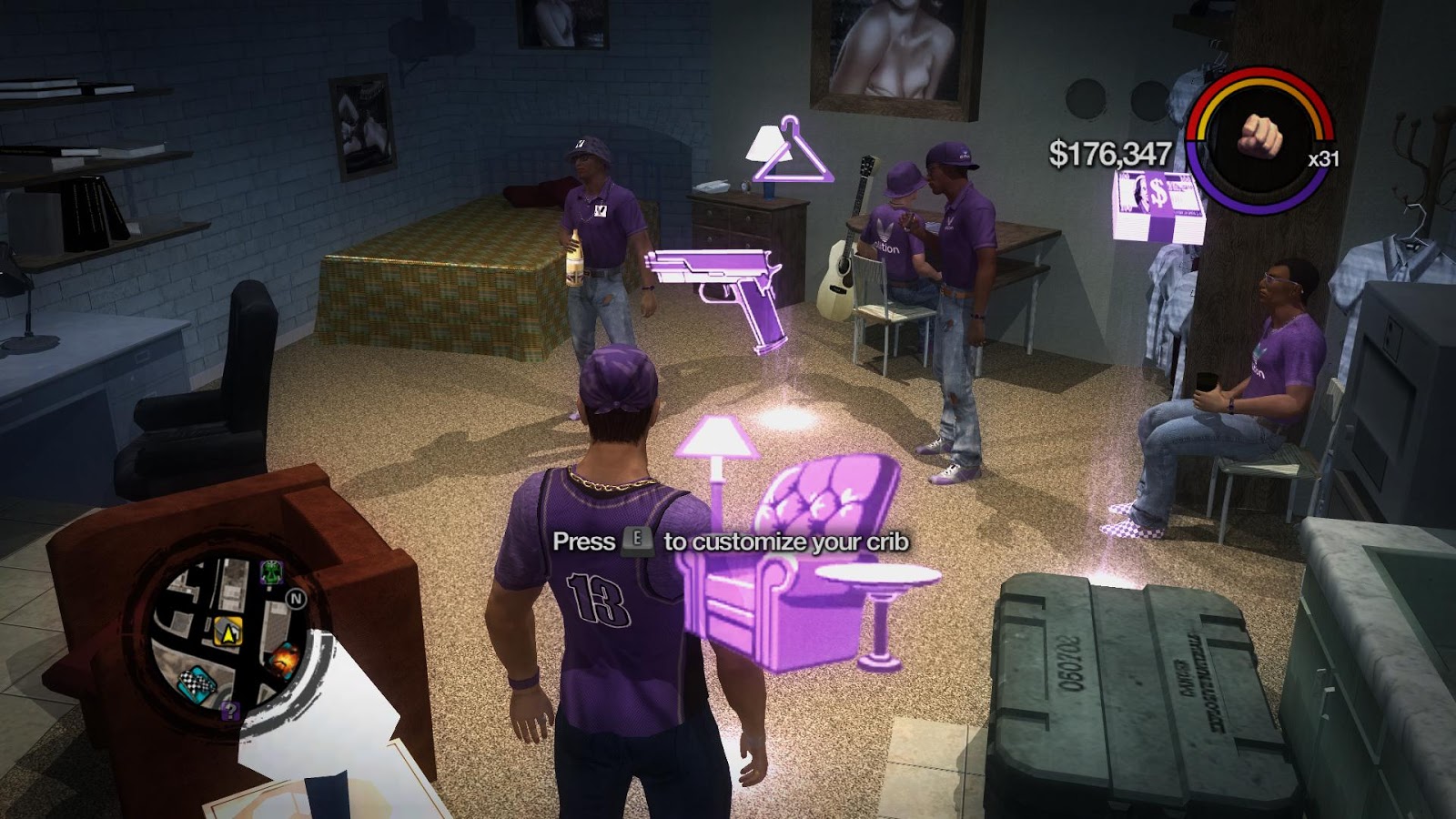Click the N compass indicator on the minimap
Image resolution: width=1456 pixels, height=819 pixels.
pos(296,599)
